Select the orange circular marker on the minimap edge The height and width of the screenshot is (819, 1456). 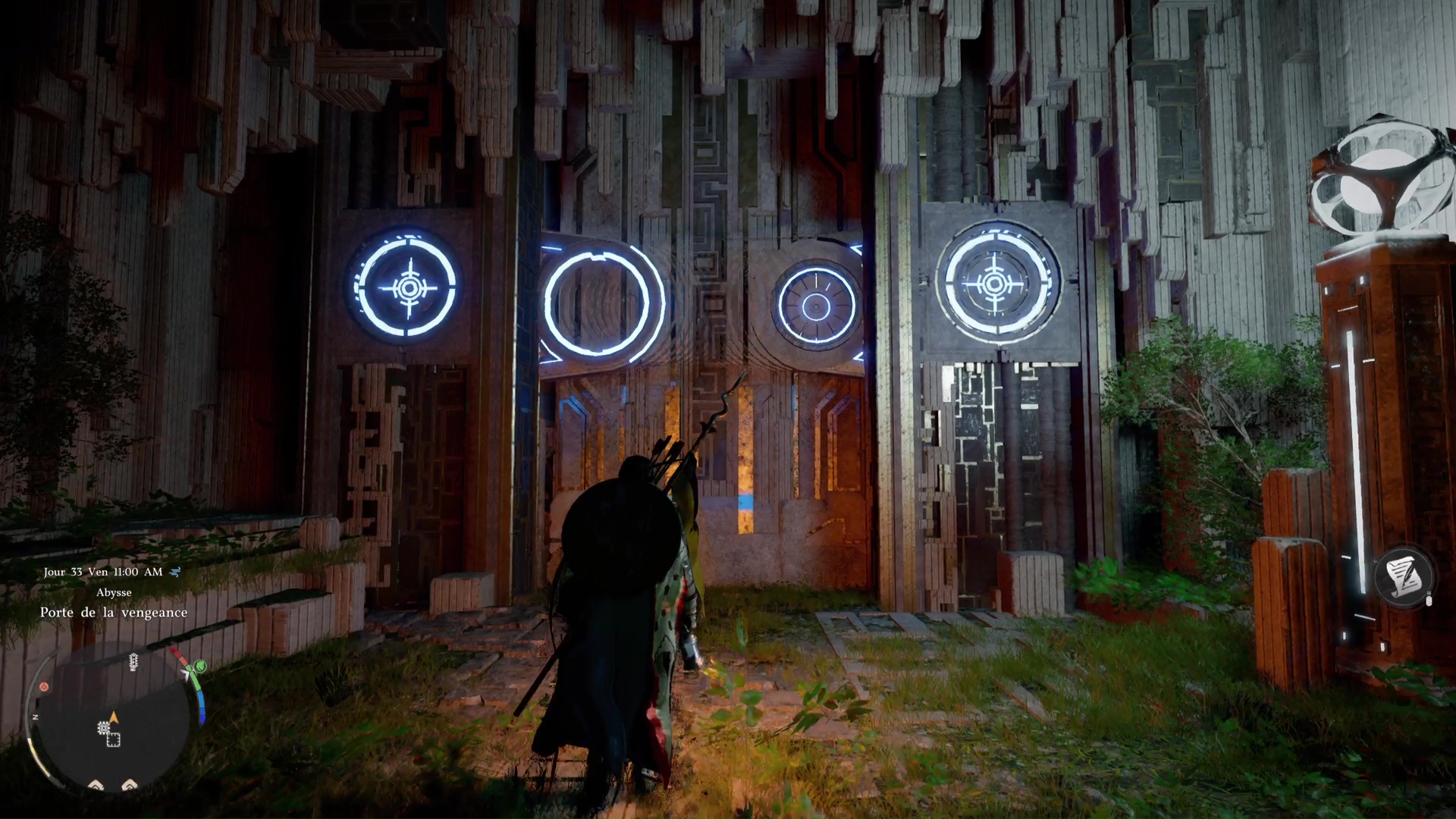44,687
